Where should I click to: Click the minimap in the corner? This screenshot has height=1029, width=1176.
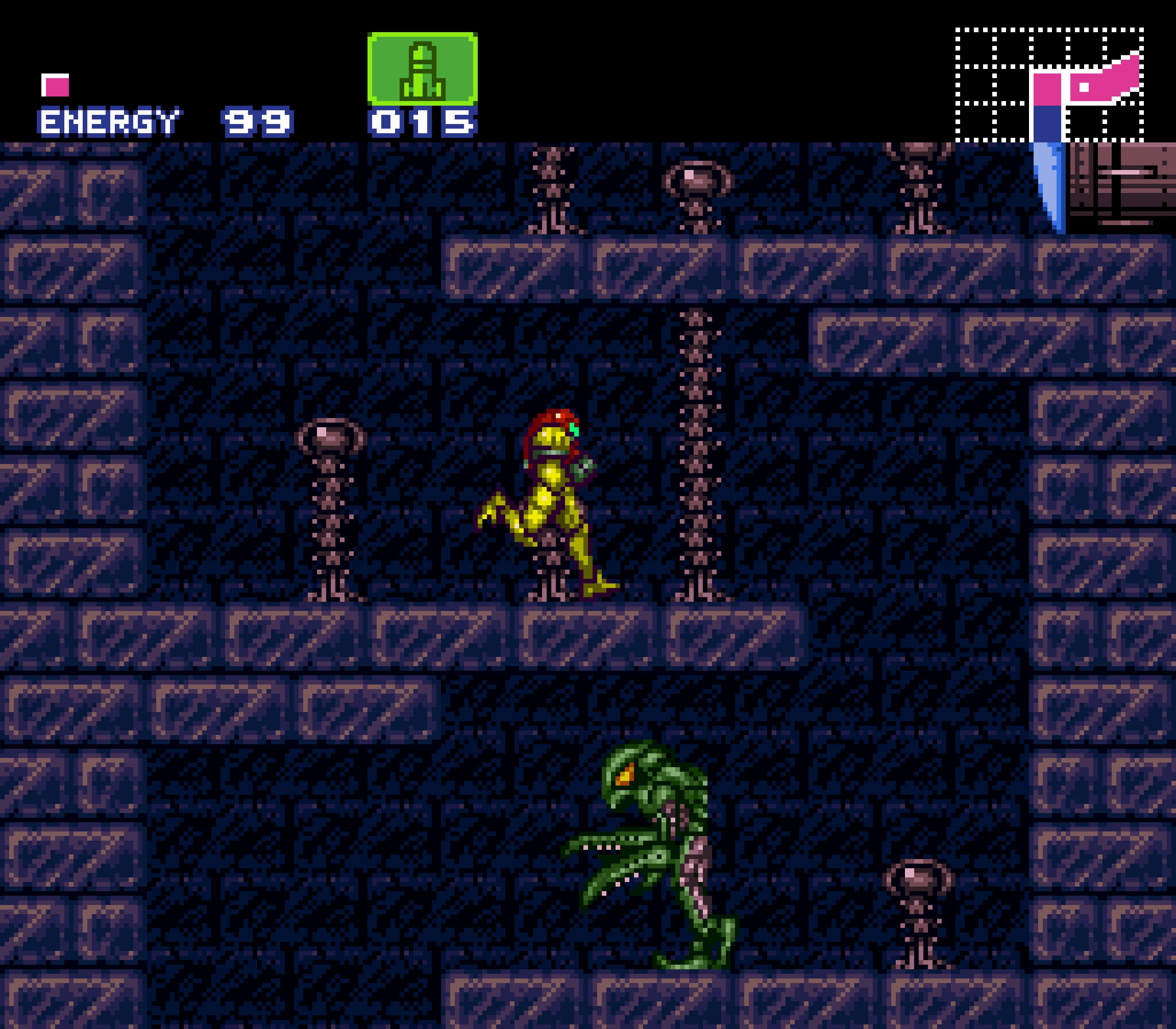[x=1049, y=85]
